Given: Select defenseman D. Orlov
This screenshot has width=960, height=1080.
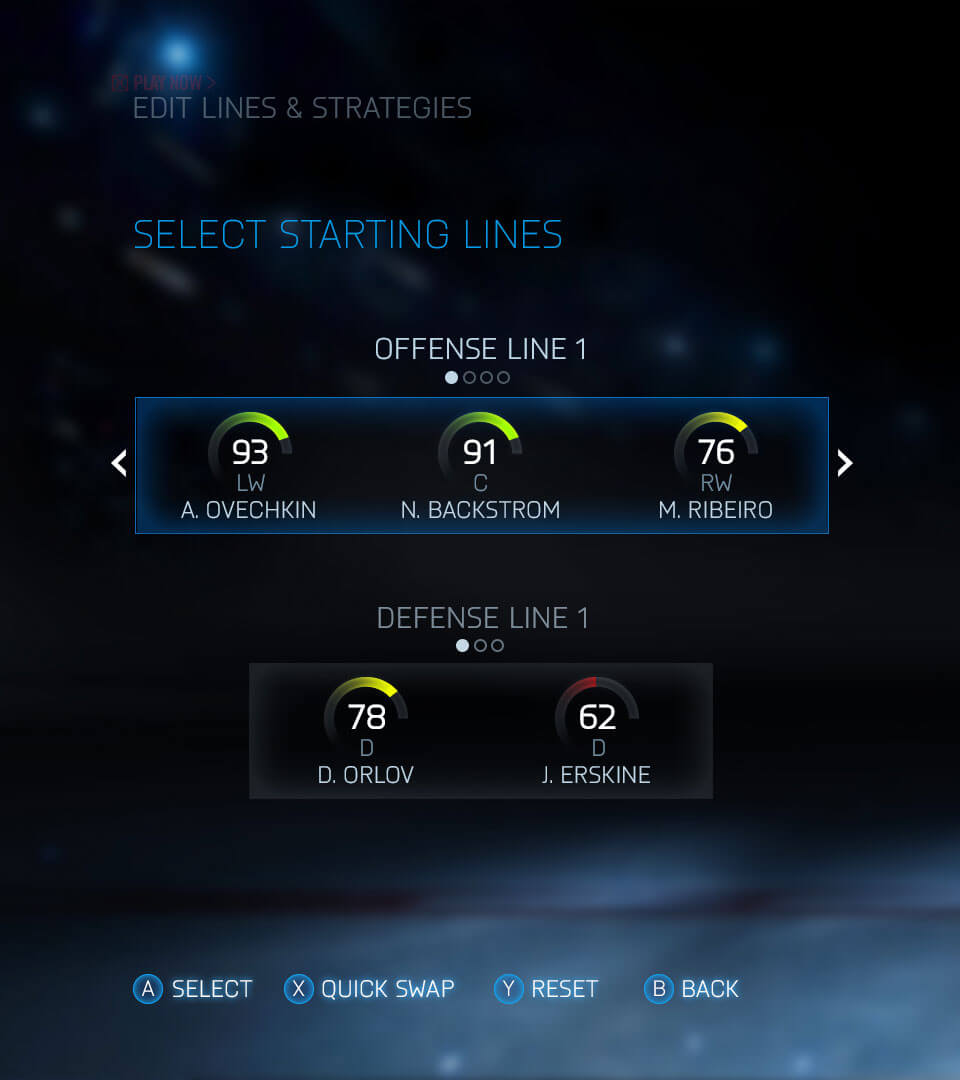Looking at the screenshot, I should (366, 731).
